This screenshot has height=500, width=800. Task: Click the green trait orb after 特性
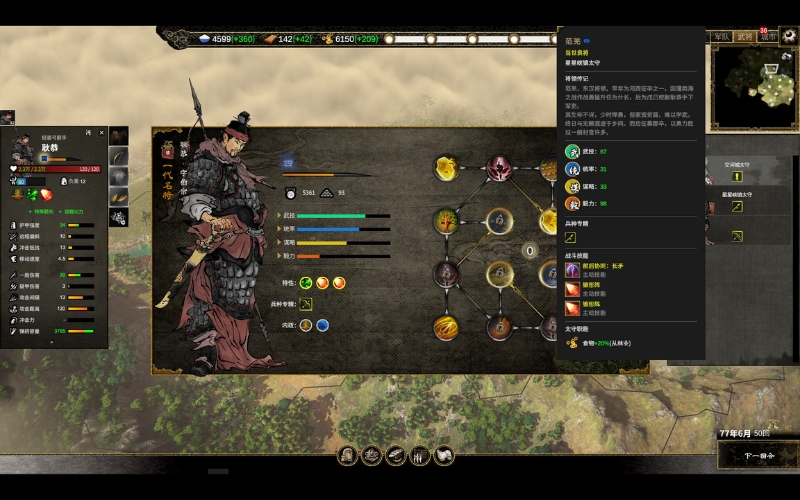(x=306, y=283)
